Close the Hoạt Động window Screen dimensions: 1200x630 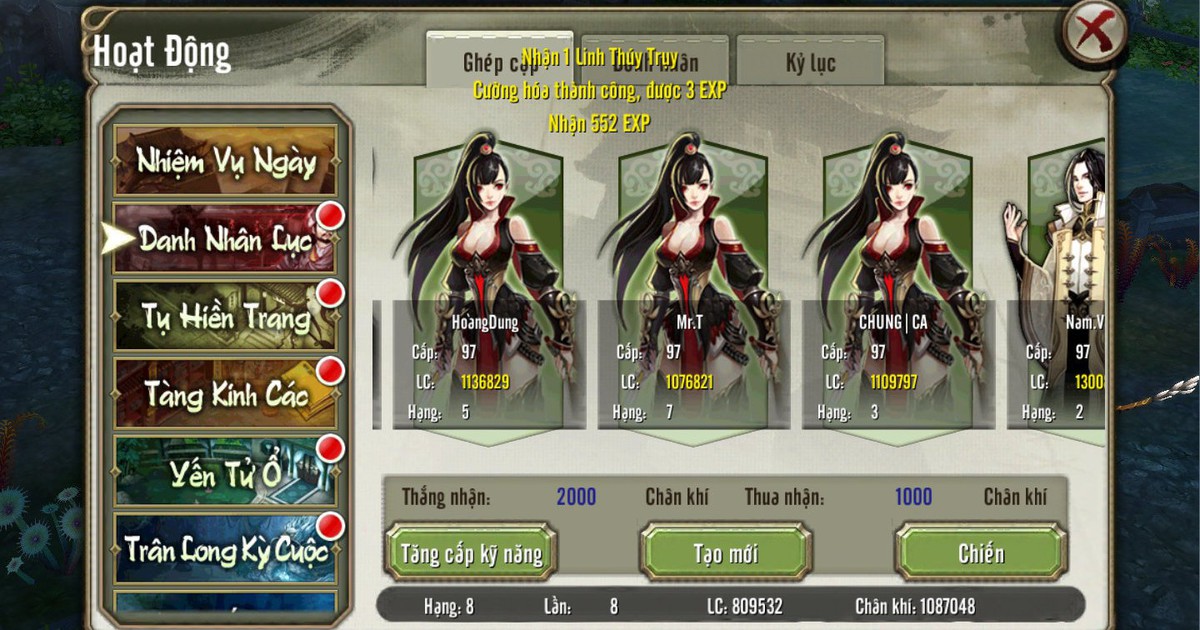[1093, 34]
